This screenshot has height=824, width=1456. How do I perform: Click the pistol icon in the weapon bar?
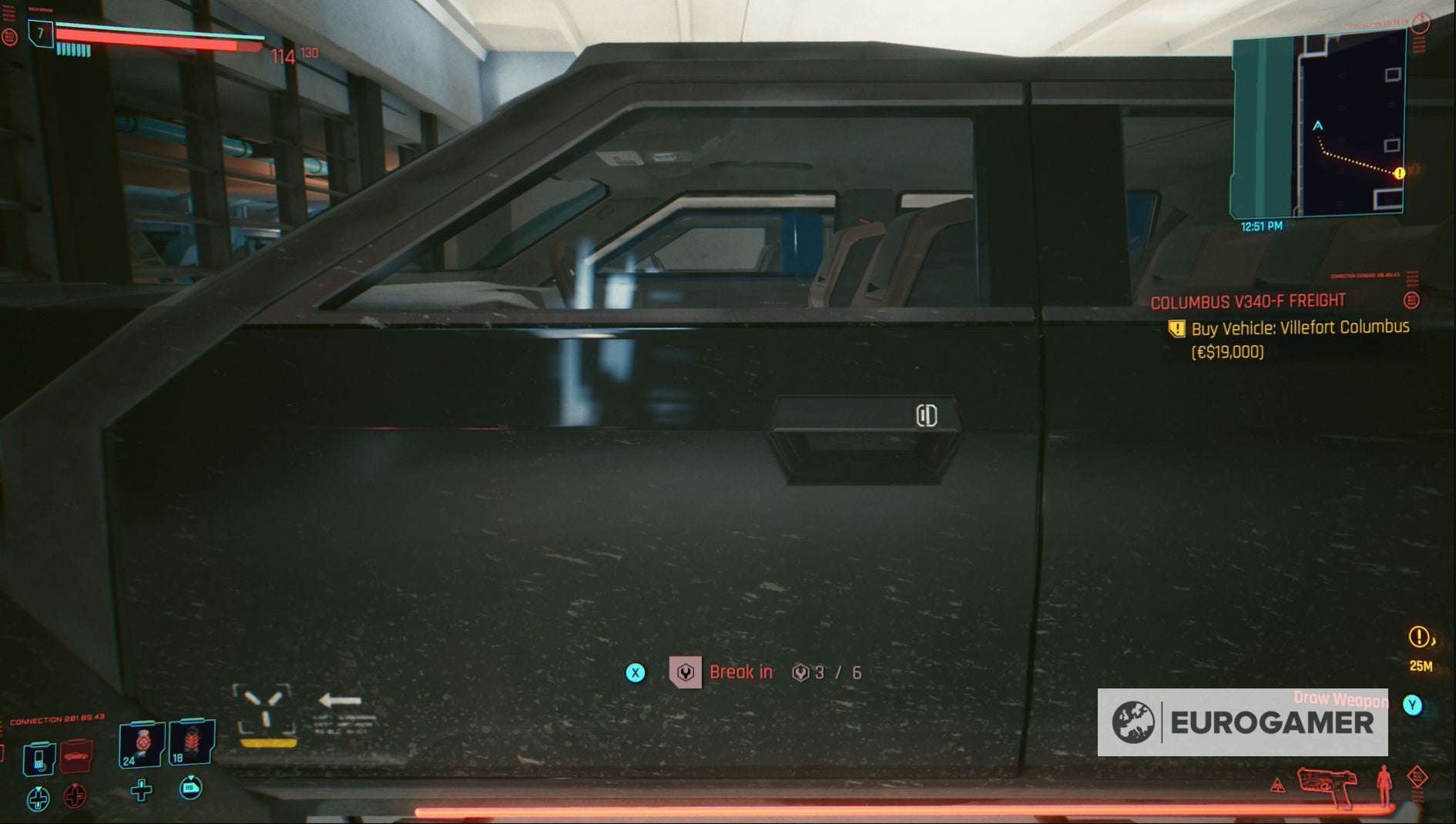coord(1328,786)
